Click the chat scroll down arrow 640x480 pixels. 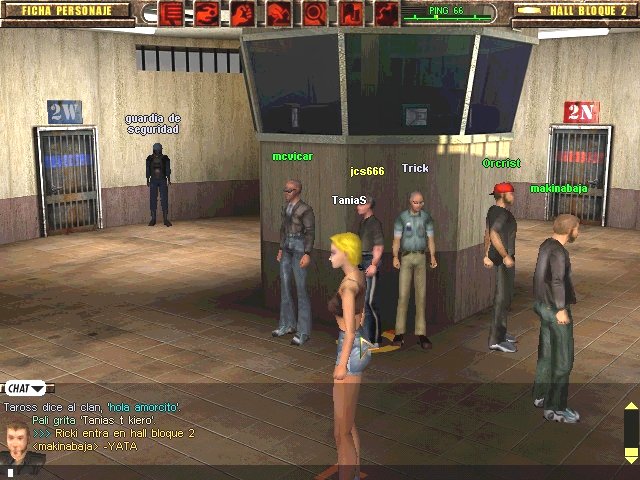(x=630, y=453)
